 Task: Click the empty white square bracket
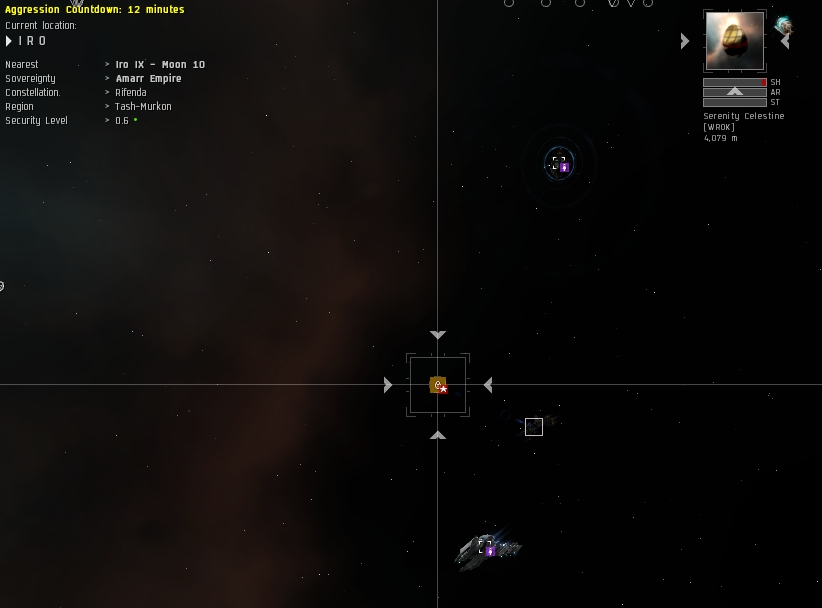(534, 427)
